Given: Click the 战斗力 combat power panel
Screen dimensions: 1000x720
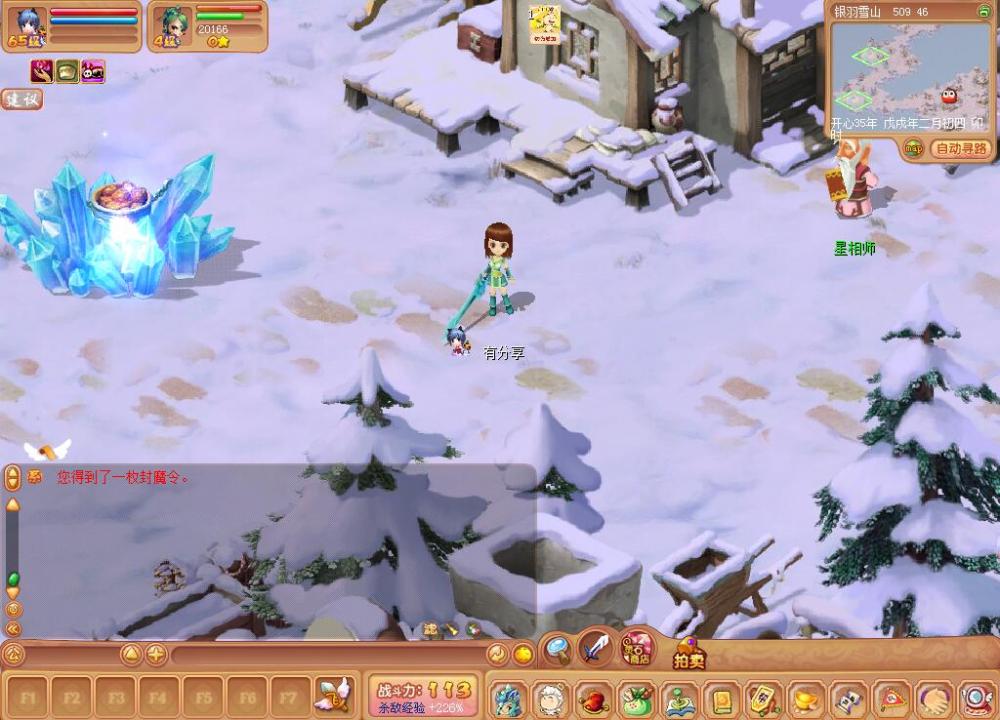Looking at the screenshot, I should (424, 696).
